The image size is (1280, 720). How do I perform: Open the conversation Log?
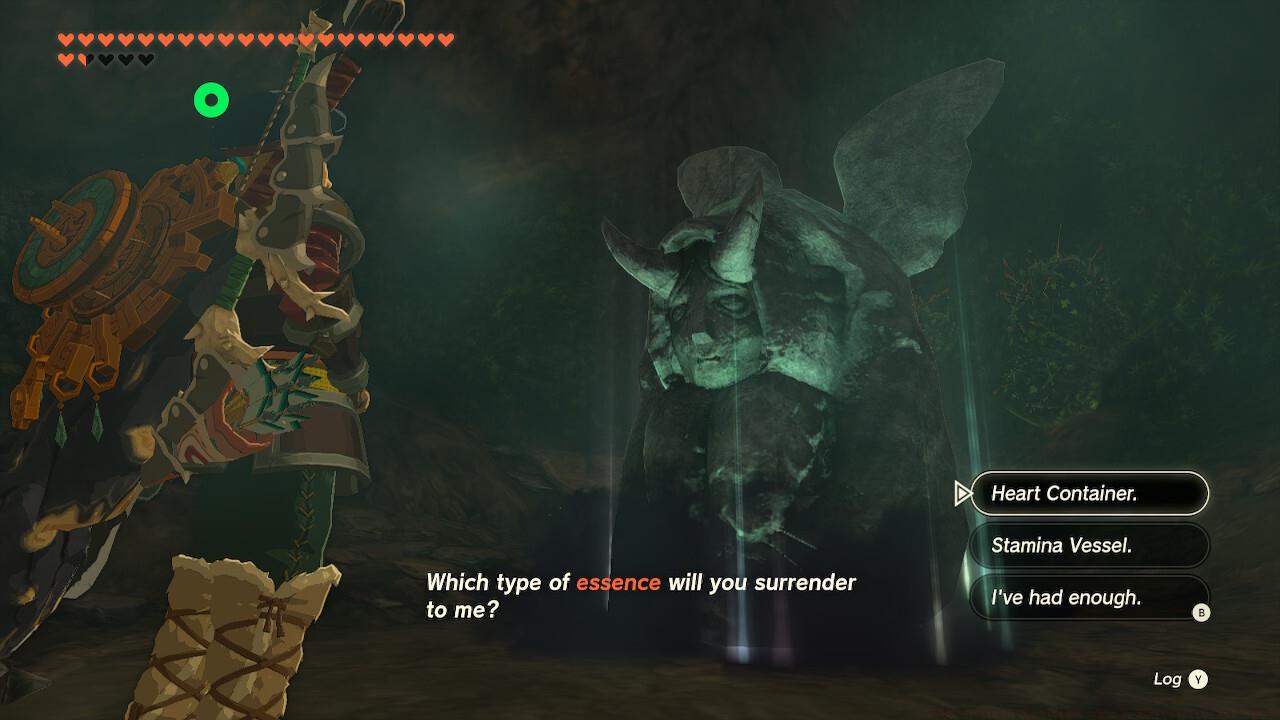[1165, 678]
